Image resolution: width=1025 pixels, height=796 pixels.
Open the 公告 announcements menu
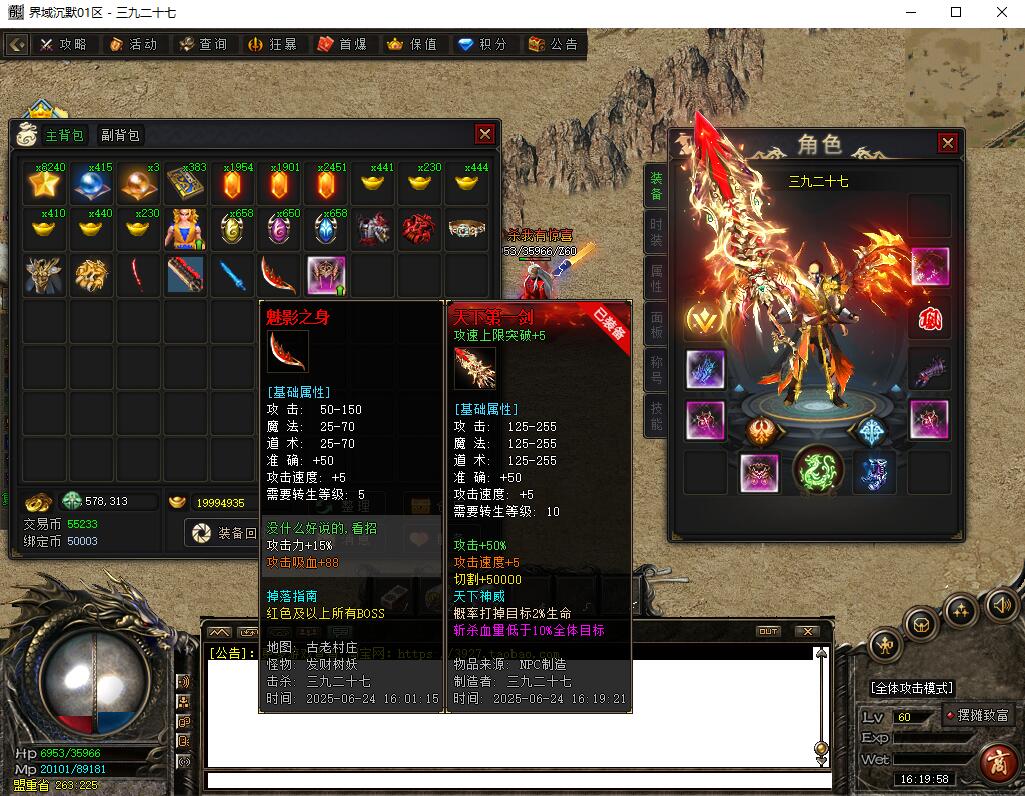click(x=552, y=45)
